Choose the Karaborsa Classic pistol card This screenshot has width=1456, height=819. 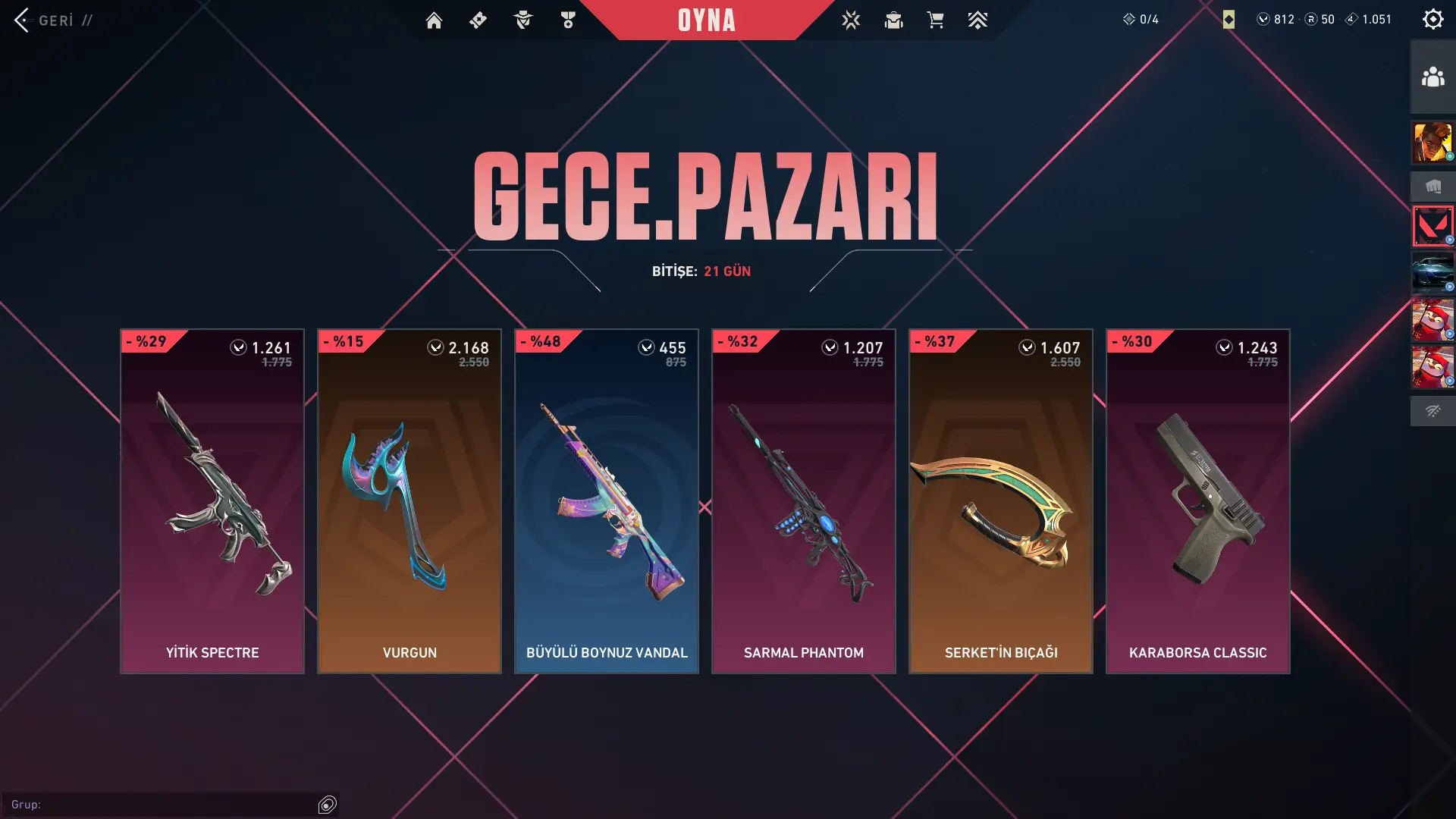pyautogui.click(x=1198, y=500)
